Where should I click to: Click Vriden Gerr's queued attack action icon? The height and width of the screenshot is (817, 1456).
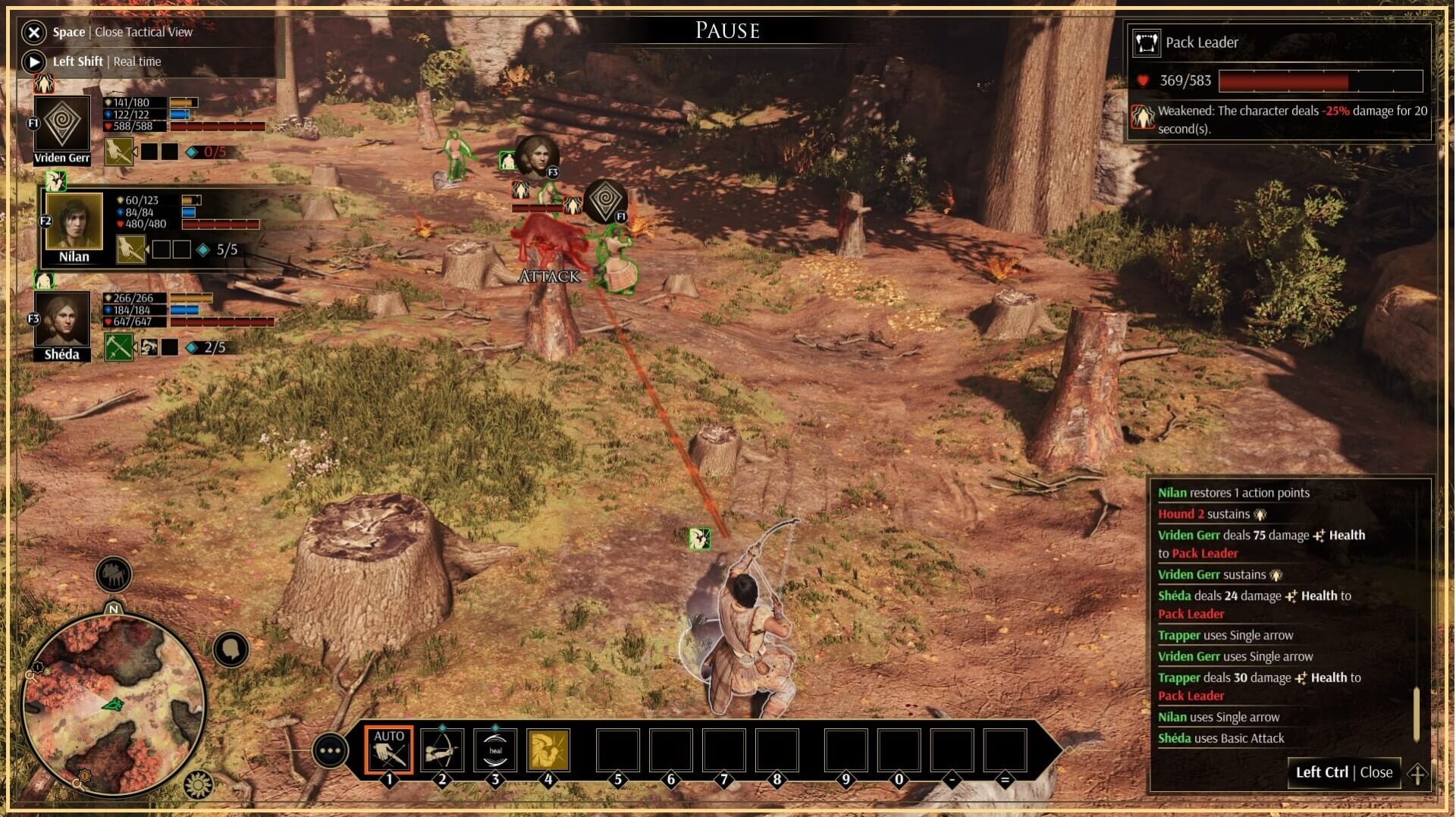pyautogui.click(x=120, y=152)
